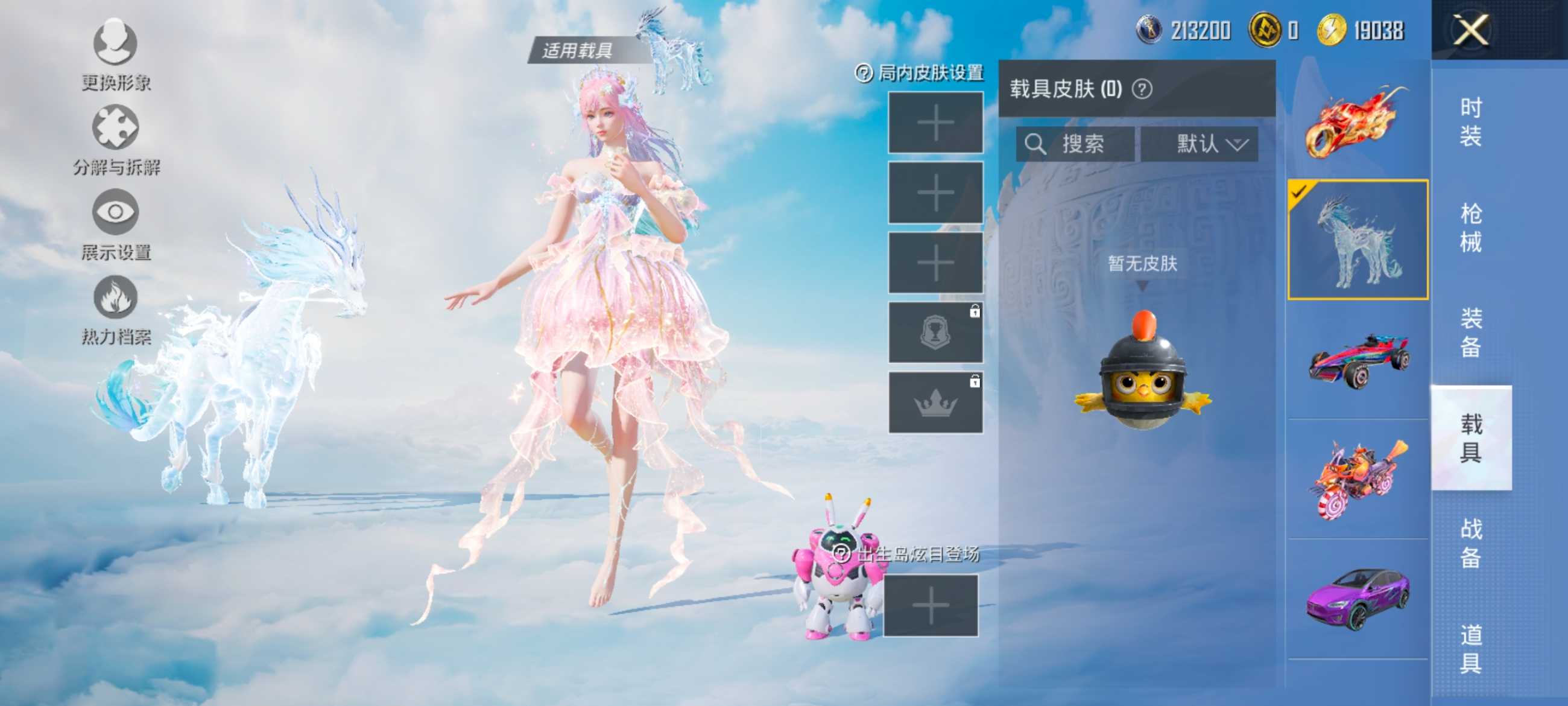This screenshot has width=1568, height=706.
Task: Choose the purple Tesla car thumbnail
Action: click(1358, 598)
